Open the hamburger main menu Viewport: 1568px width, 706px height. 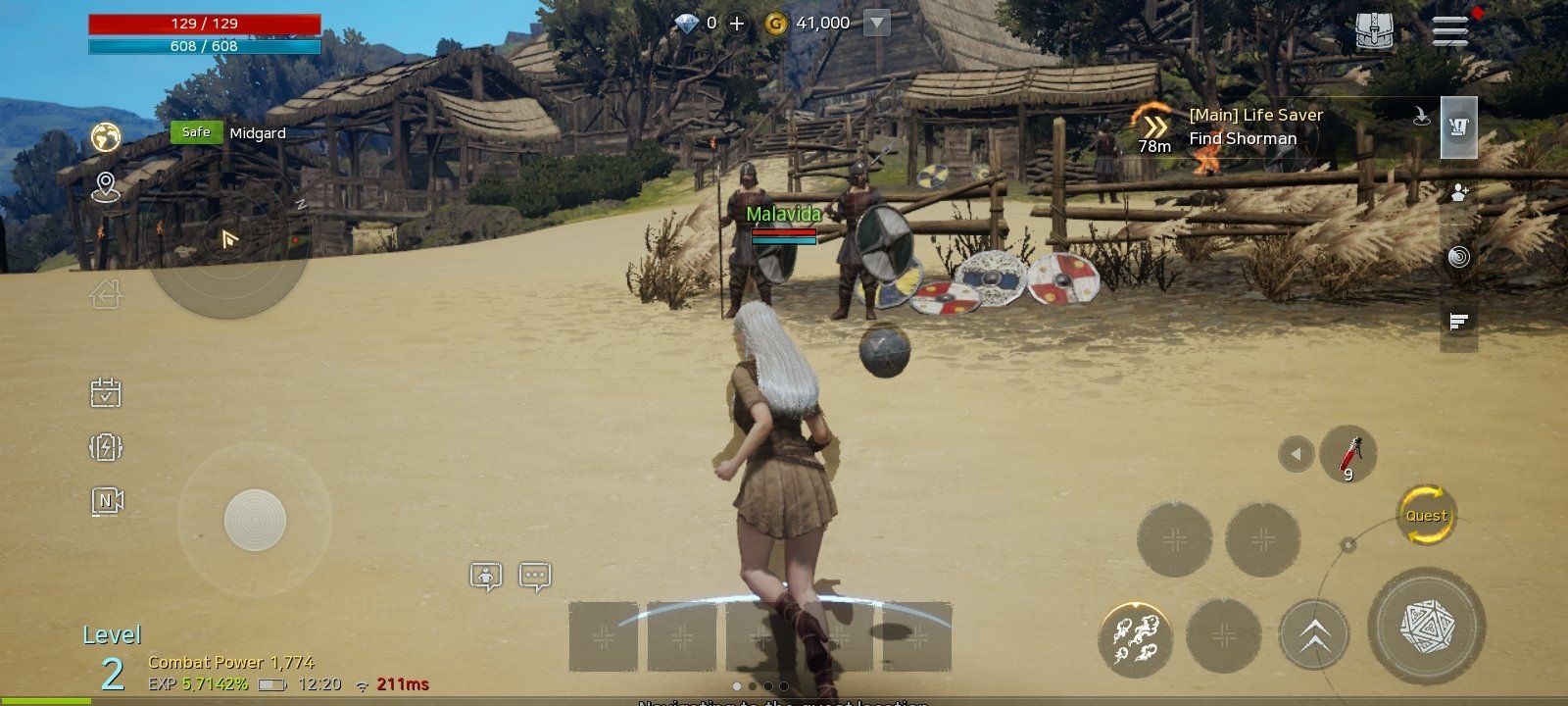[x=1449, y=29]
